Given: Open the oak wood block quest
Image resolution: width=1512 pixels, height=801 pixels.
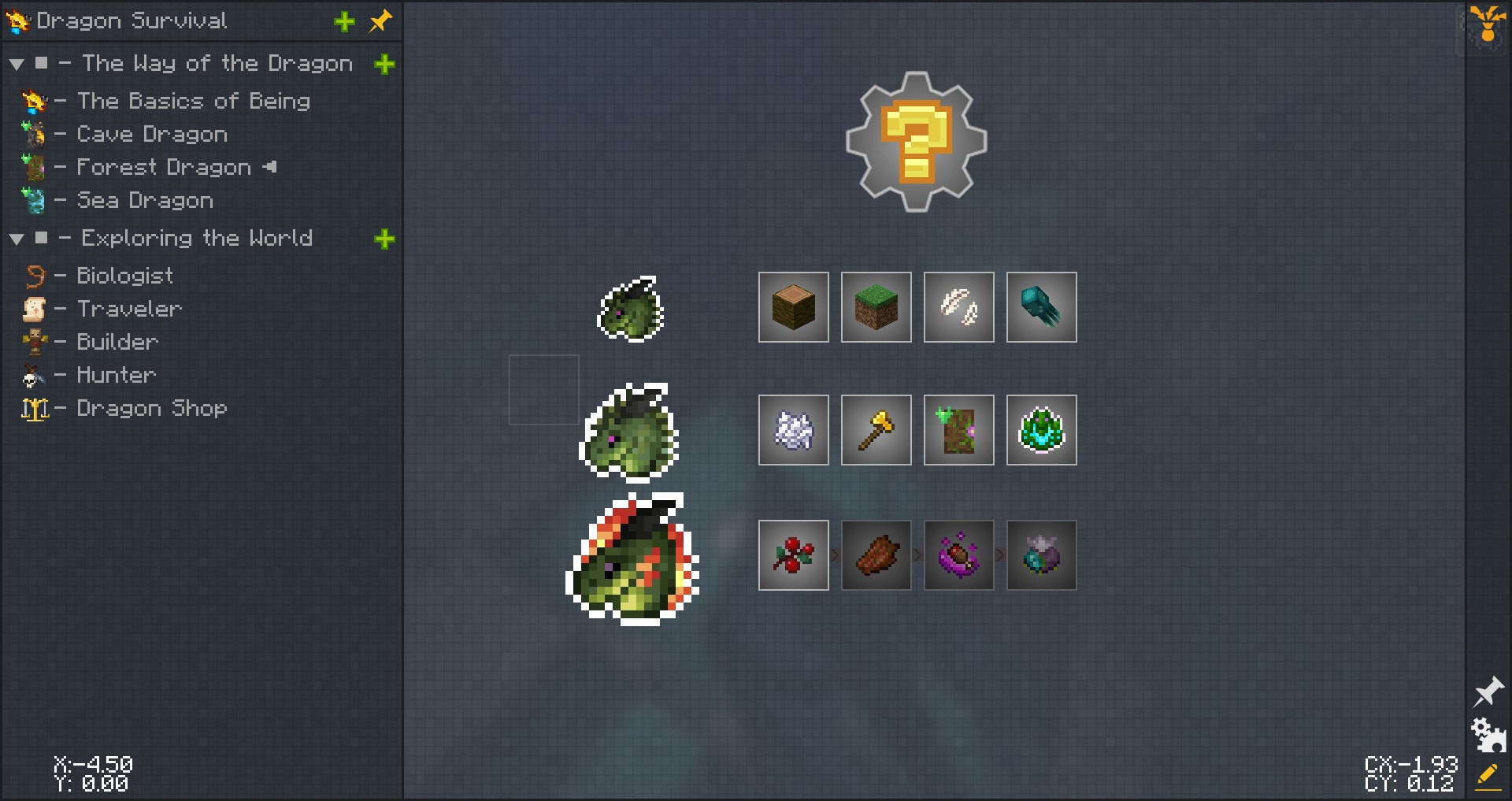Looking at the screenshot, I should 793,307.
